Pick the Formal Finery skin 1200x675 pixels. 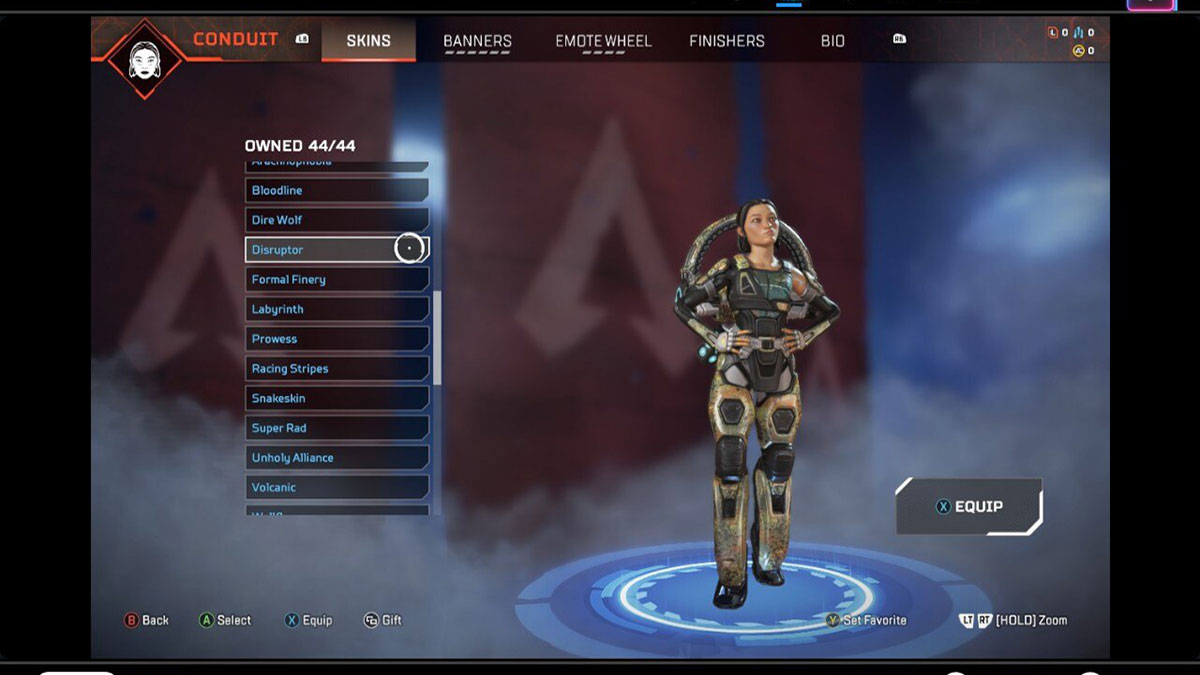pyautogui.click(x=336, y=280)
